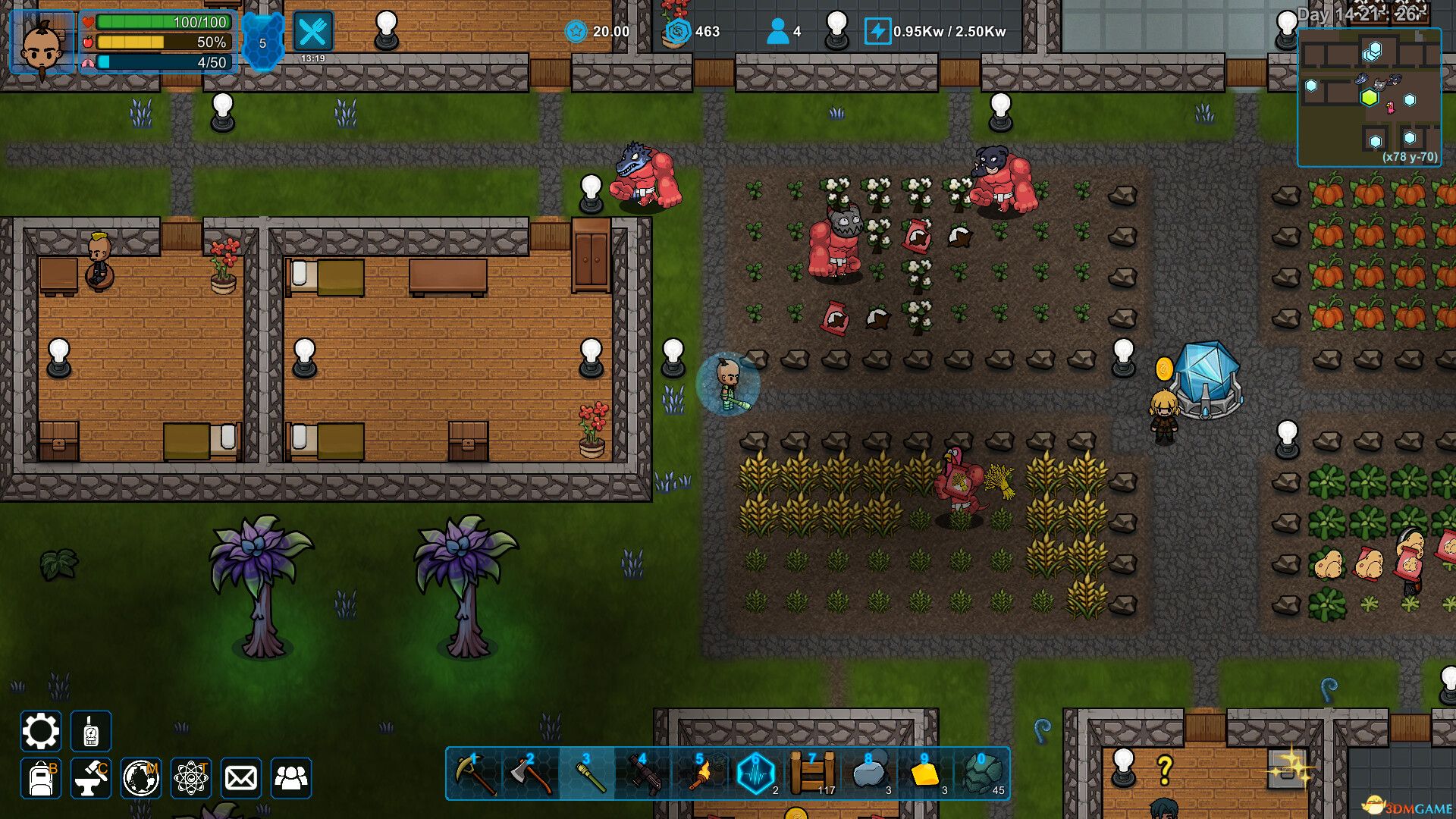This screenshot has height=819, width=1456.
Task: Click the minimap showing x78 y-70
Action: 1370,99
